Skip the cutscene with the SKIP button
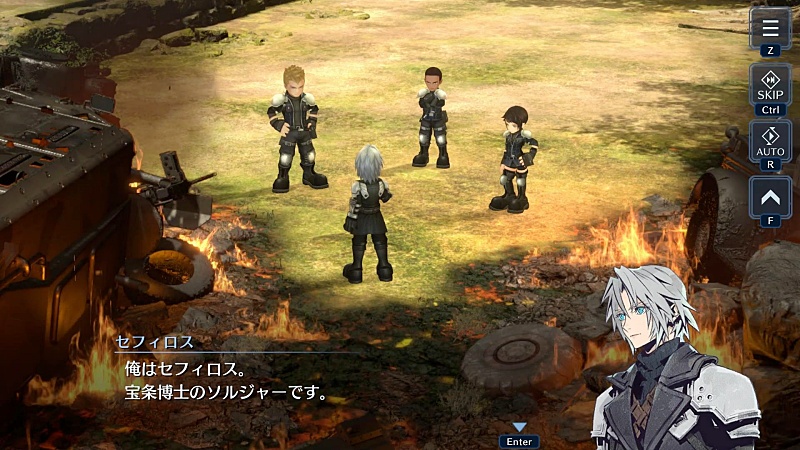 [x=769, y=84]
